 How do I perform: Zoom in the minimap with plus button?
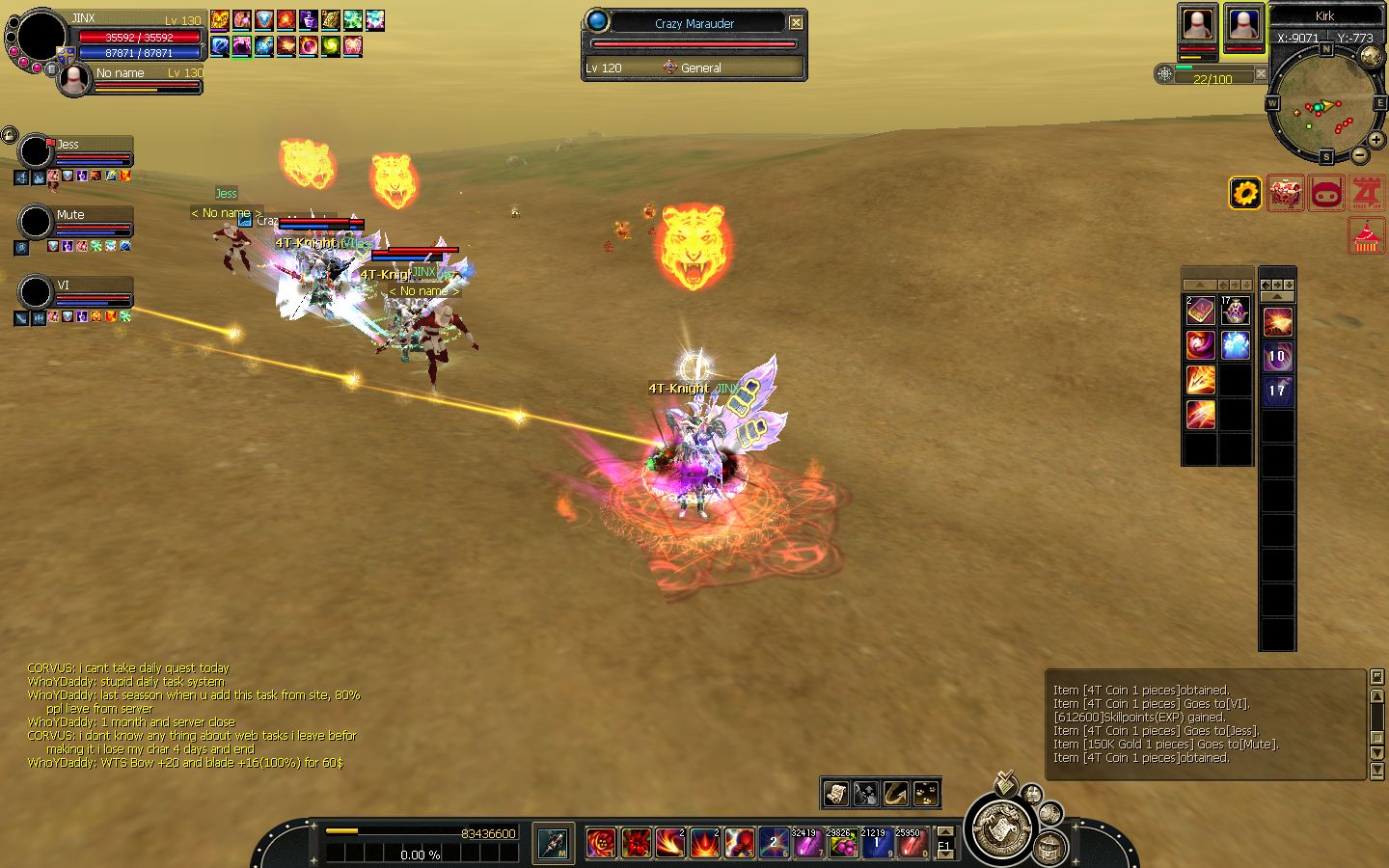[1376, 140]
